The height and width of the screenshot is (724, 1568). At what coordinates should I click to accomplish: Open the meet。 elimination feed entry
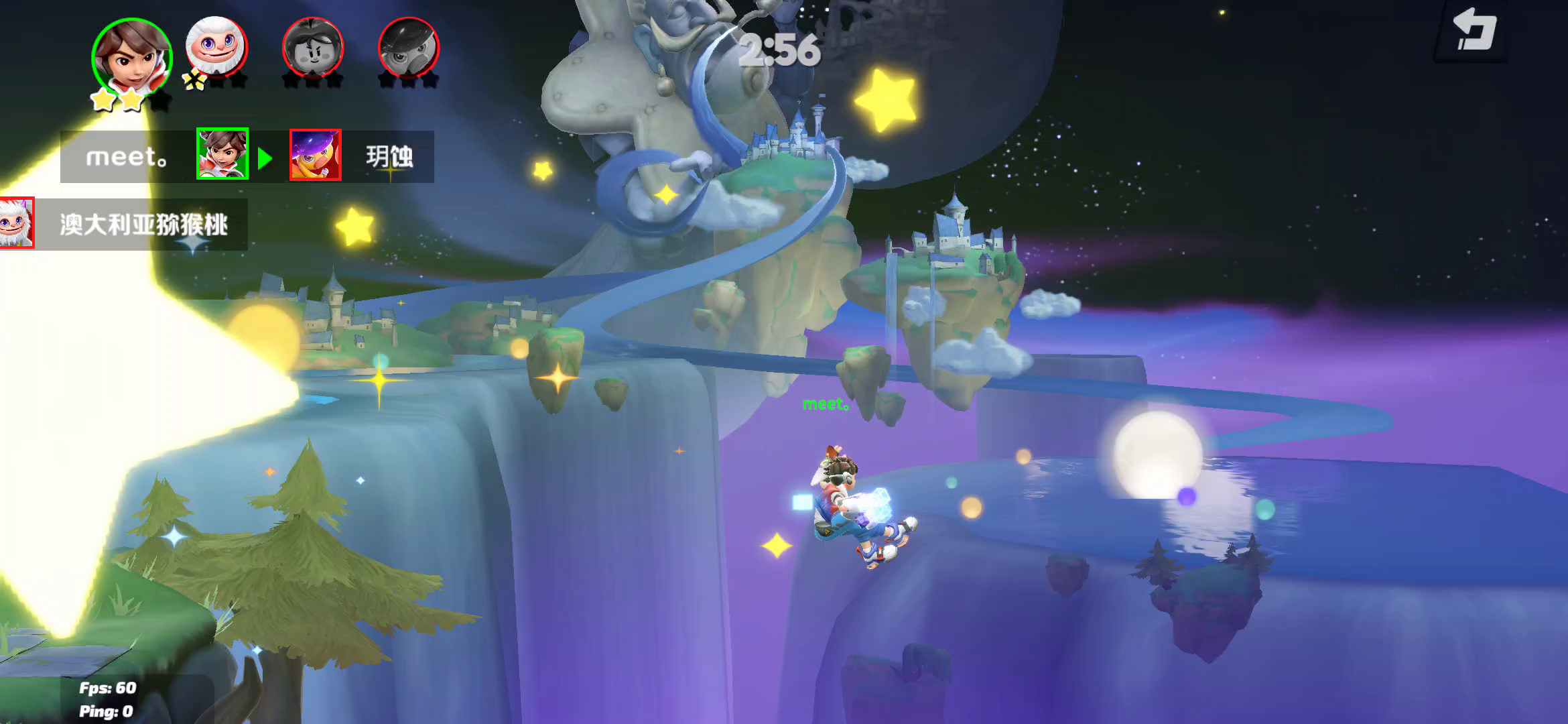247,156
